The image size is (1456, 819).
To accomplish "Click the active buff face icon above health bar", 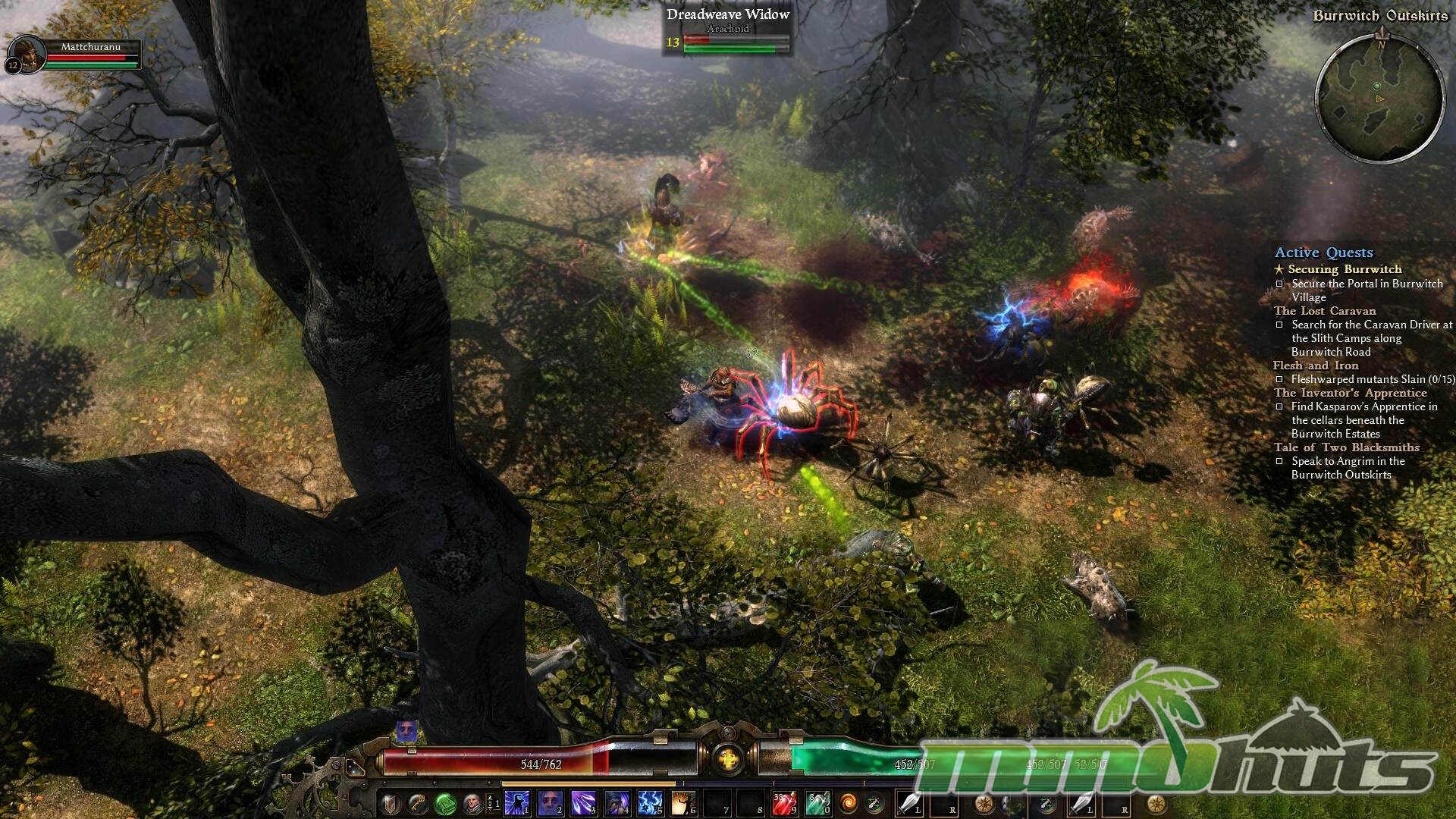I will coord(406,732).
